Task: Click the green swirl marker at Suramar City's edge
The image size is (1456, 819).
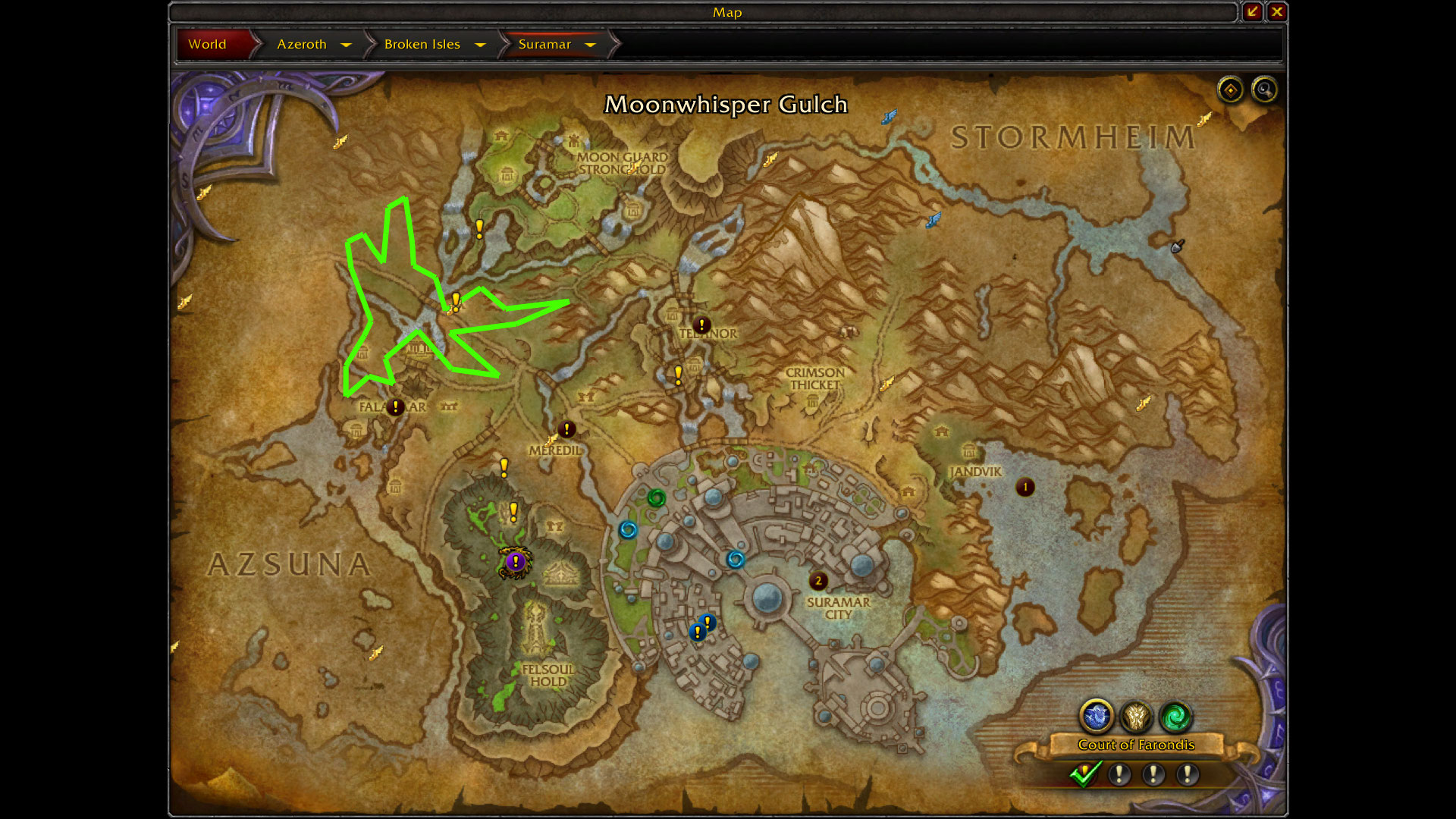Action: pos(656,498)
